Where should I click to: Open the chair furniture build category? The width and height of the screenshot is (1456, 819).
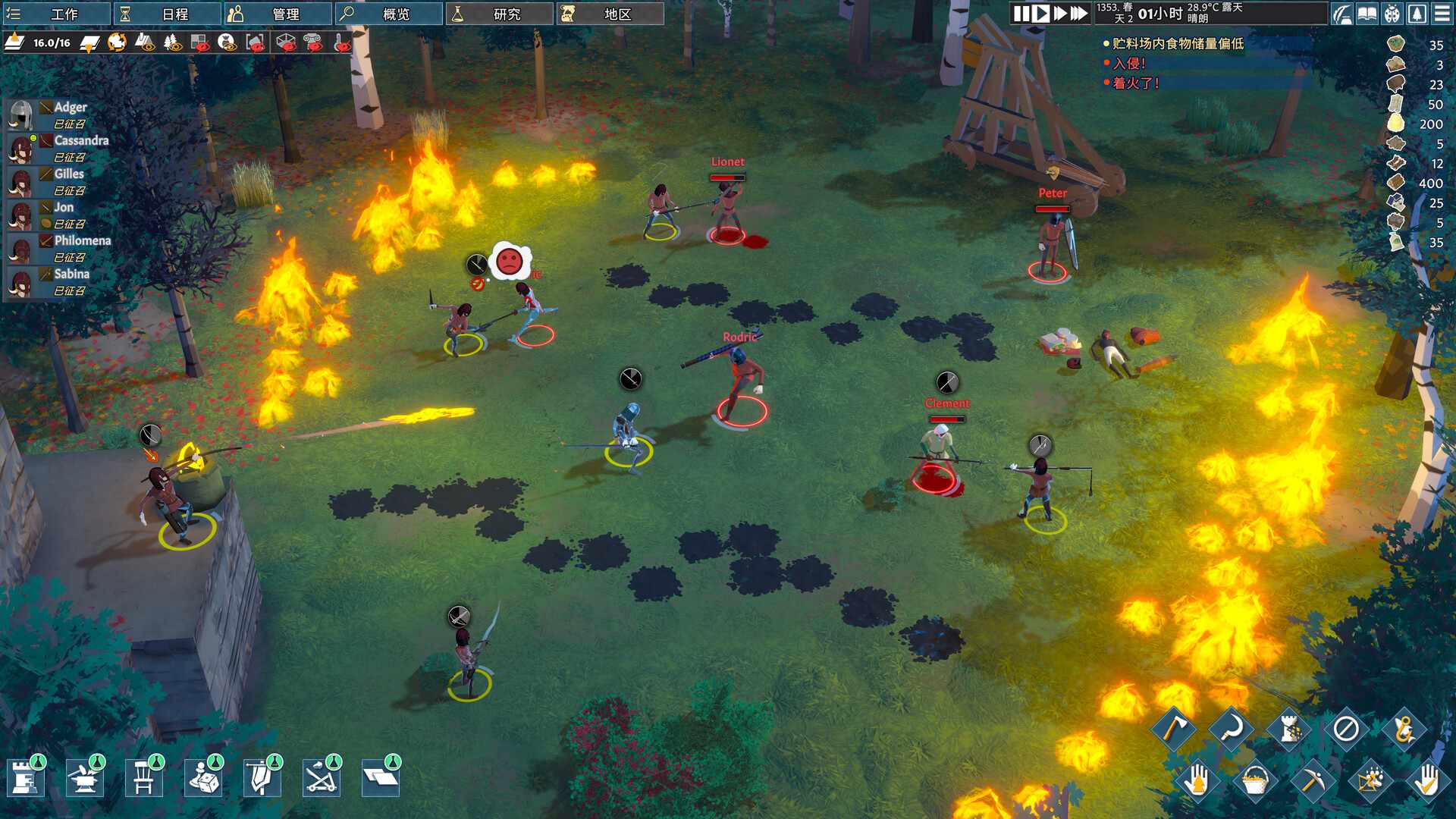pyautogui.click(x=144, y=778)
